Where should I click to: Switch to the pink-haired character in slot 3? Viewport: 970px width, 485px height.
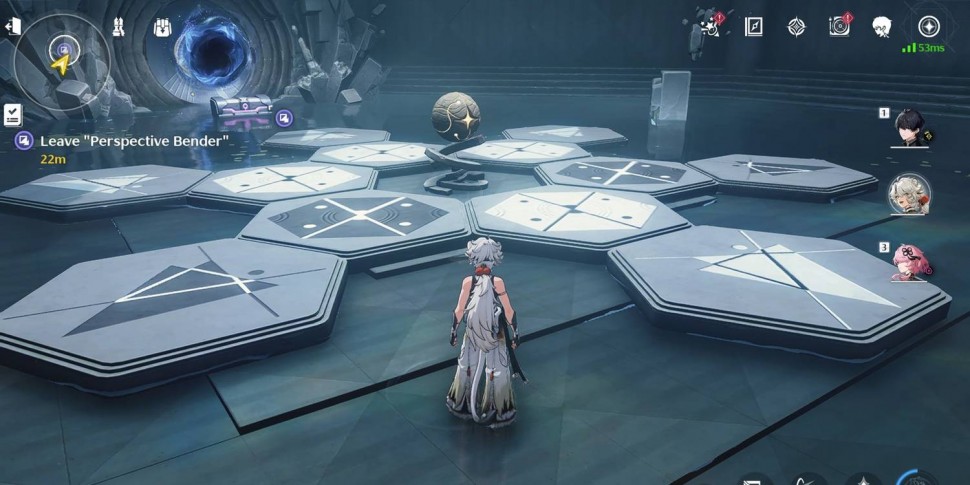click(910, 262)
